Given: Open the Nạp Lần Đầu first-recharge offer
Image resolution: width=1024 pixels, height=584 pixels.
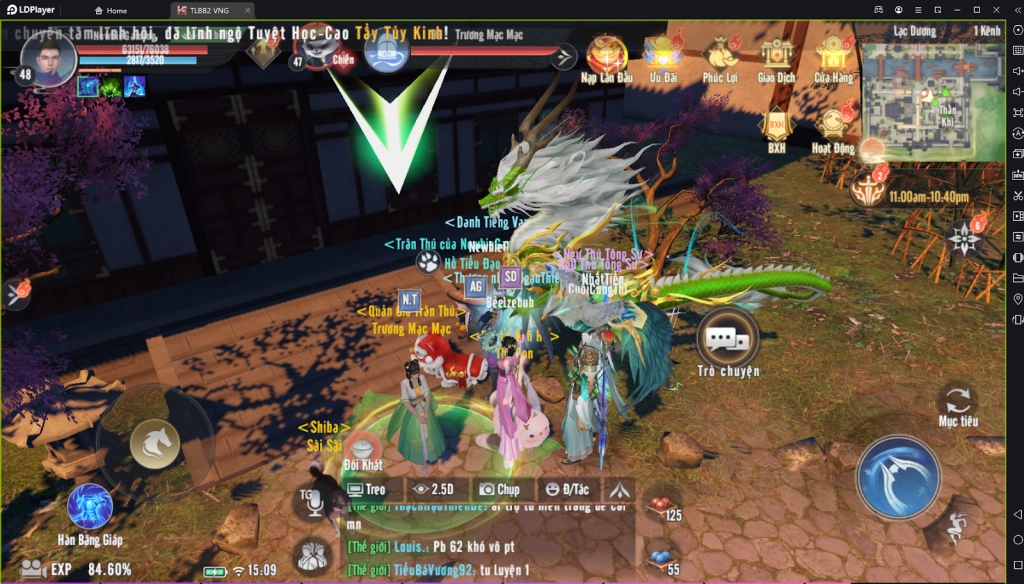Looking at the screenshot, I should [607, 56].
